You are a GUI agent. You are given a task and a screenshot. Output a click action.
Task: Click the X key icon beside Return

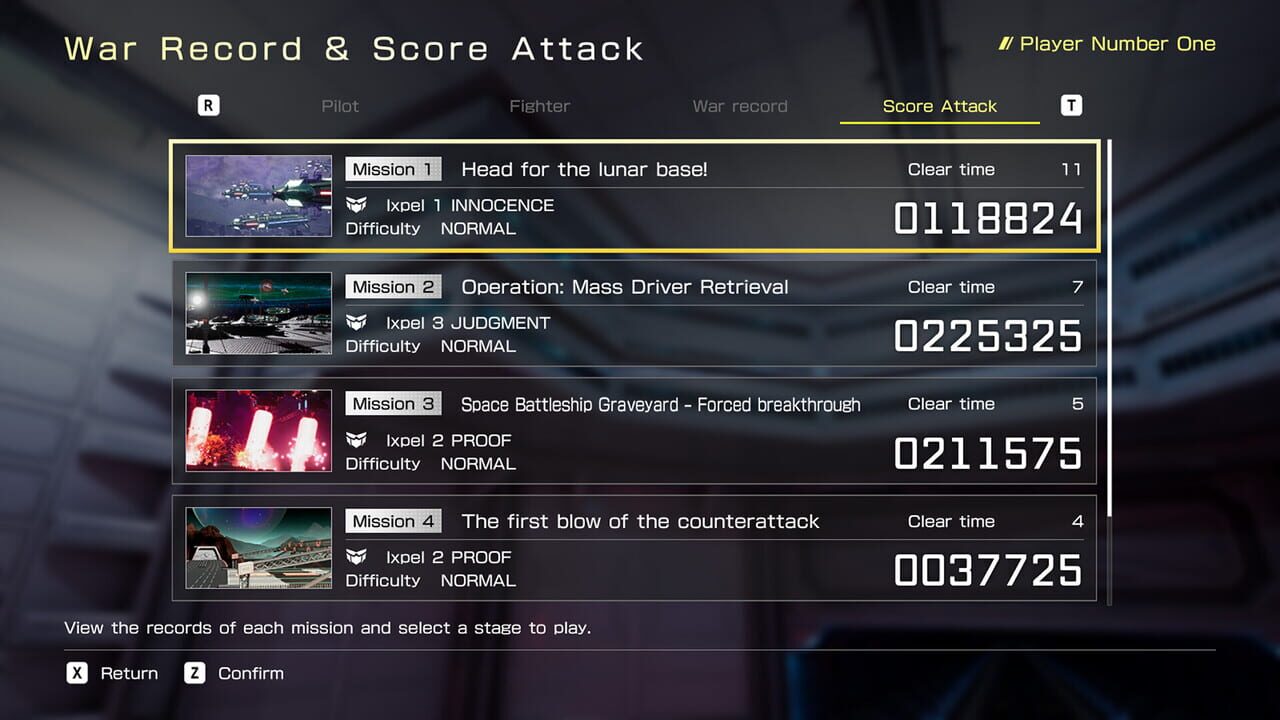[x=77, y=673]
